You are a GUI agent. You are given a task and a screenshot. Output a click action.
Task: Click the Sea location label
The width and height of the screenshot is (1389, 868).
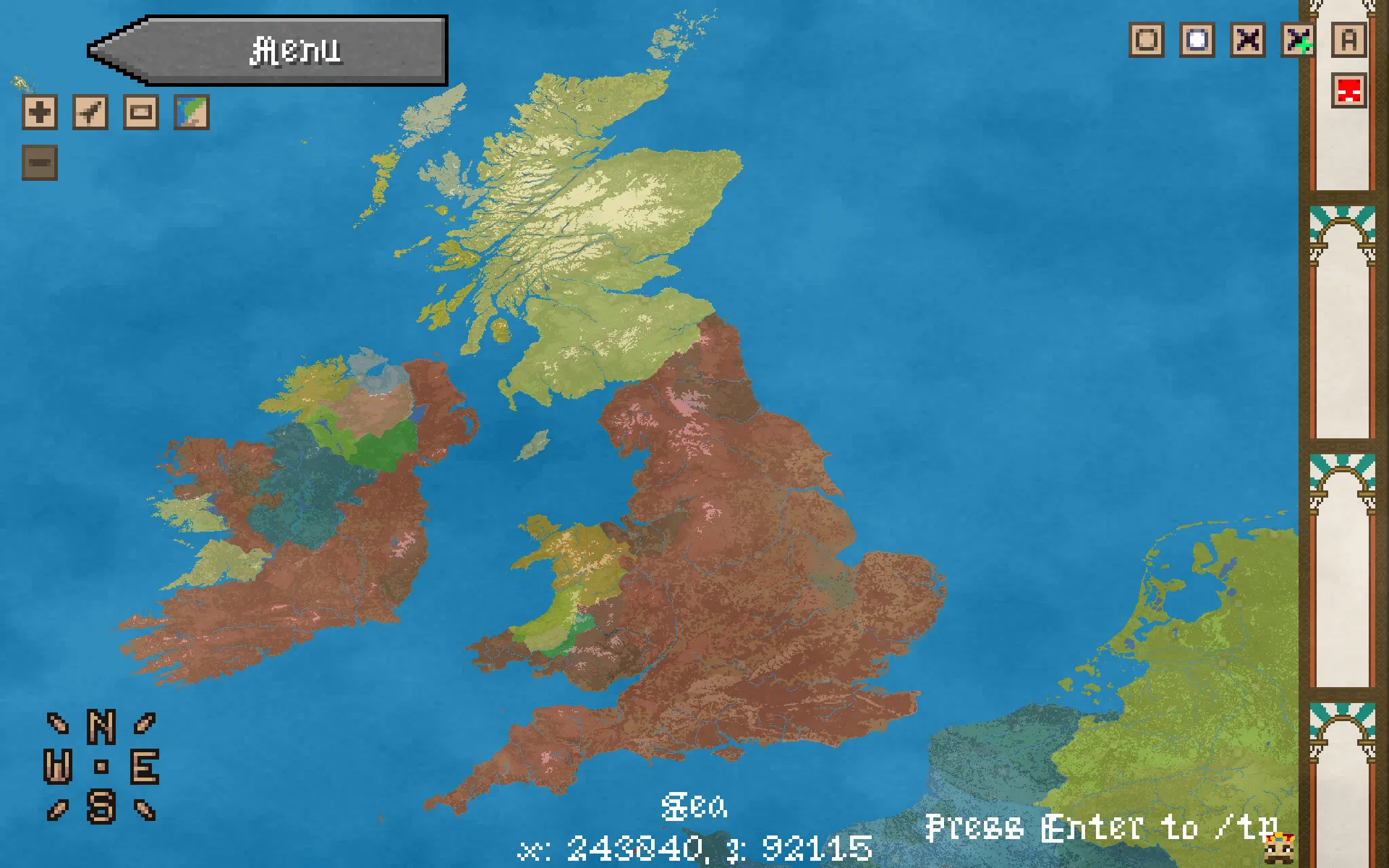[696, 805]
